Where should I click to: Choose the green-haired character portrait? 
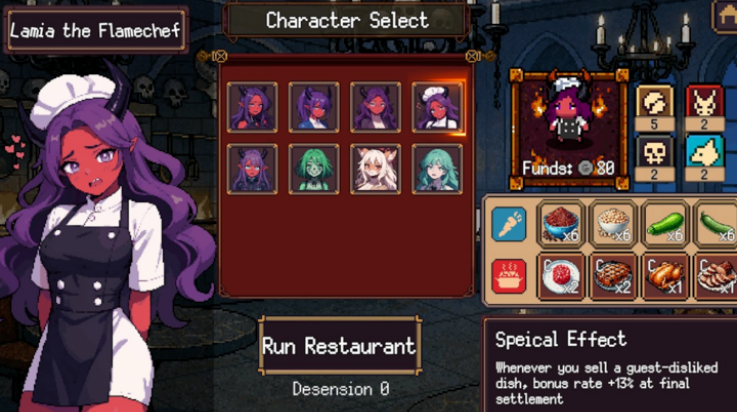click(314, 168)
